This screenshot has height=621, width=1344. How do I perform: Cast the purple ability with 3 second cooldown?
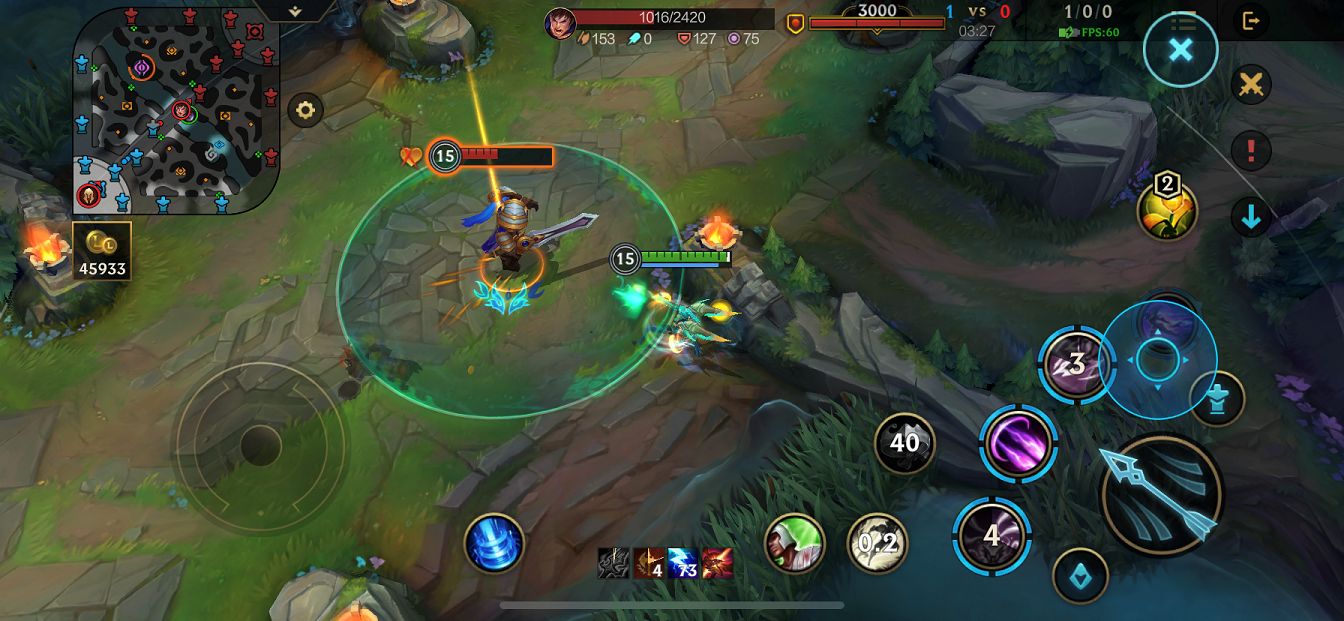tap(1076, 365)
